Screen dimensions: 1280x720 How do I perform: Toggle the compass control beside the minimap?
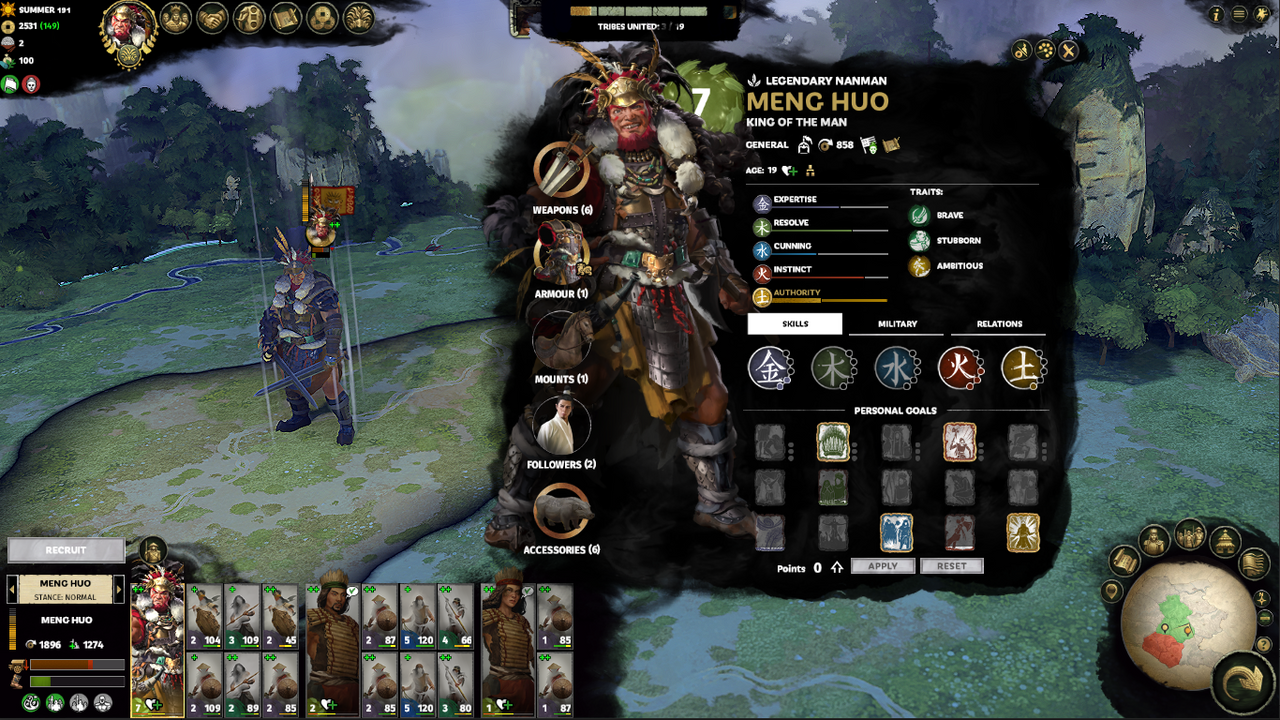(x=1261, y=599)
